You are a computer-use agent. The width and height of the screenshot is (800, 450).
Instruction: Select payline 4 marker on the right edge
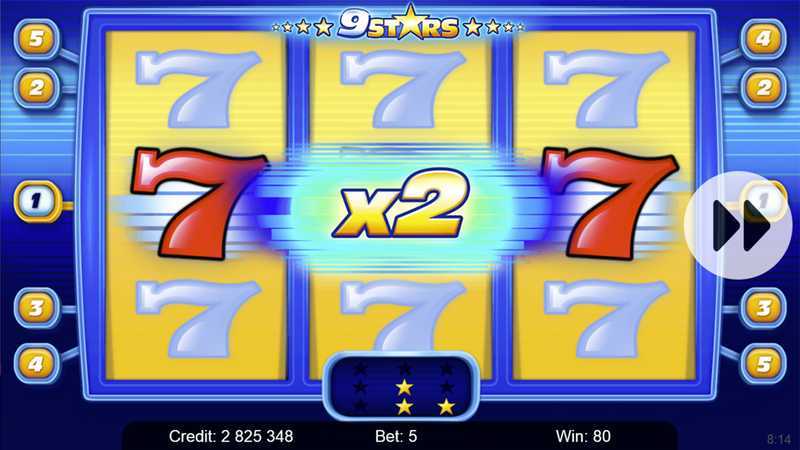point(763,39)
